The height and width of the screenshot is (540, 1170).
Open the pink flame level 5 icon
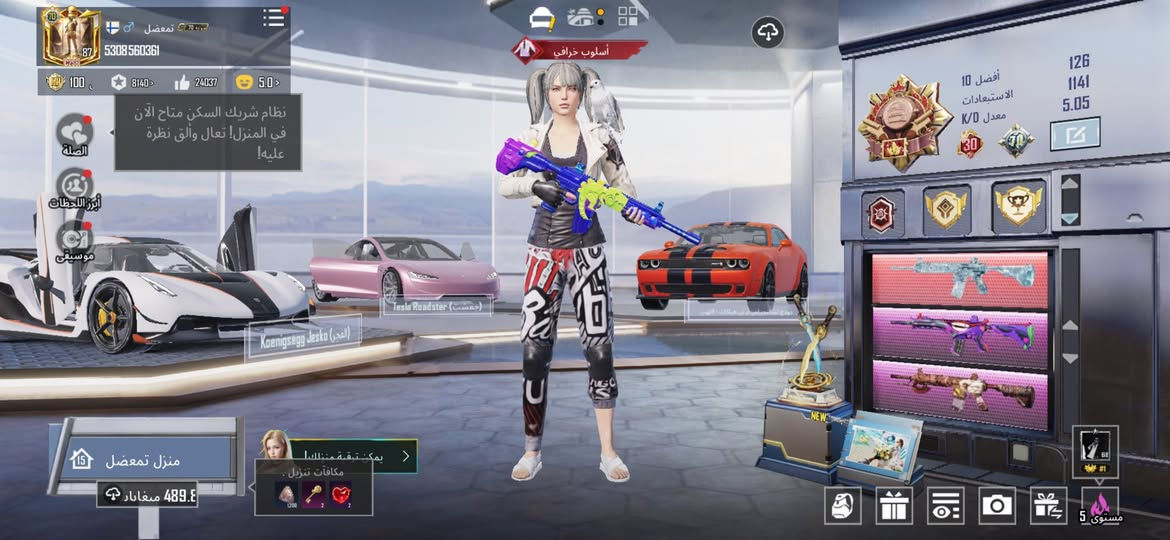[x=1100, y=505]
